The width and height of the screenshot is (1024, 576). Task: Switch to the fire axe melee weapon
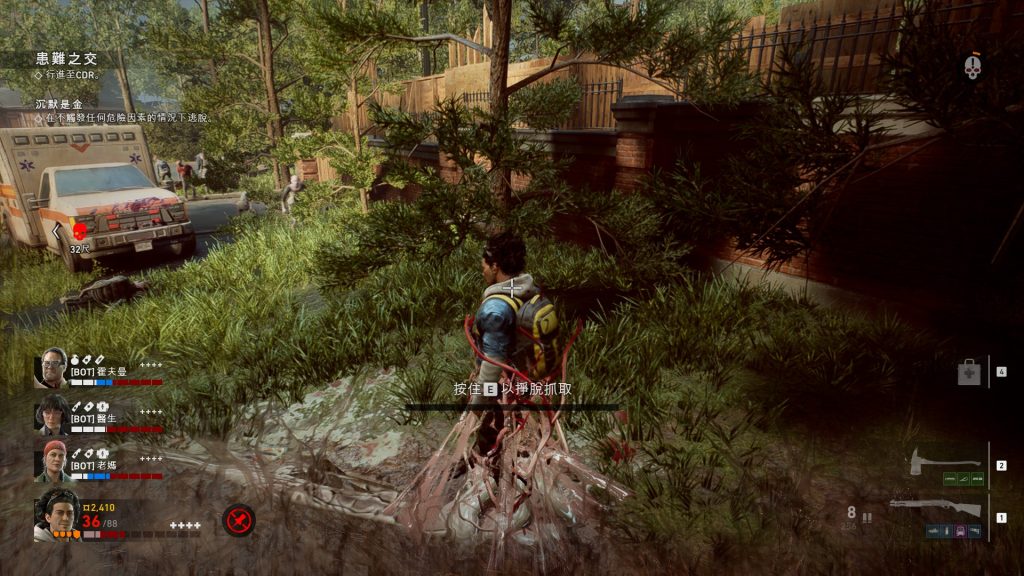(945, 463)
